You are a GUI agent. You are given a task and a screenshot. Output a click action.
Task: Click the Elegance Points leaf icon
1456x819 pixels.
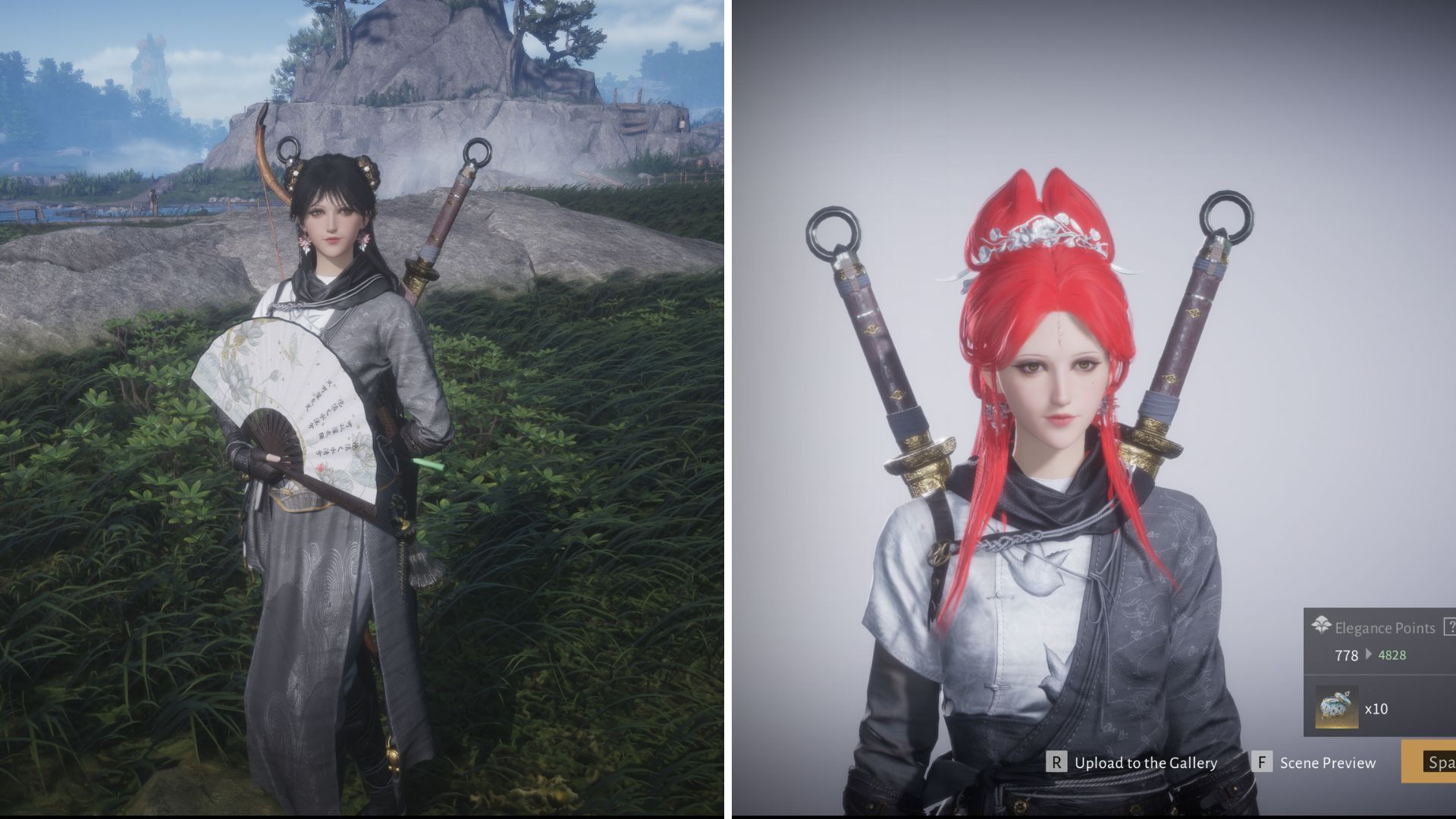[x=1322, y=624]
